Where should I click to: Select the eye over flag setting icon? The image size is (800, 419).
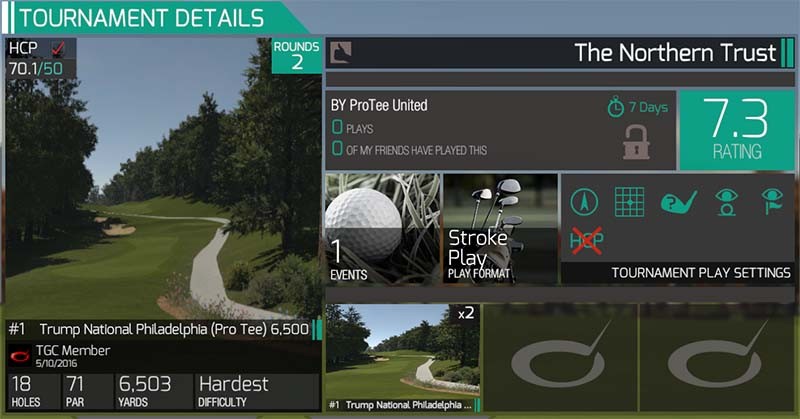coord(771,202)
